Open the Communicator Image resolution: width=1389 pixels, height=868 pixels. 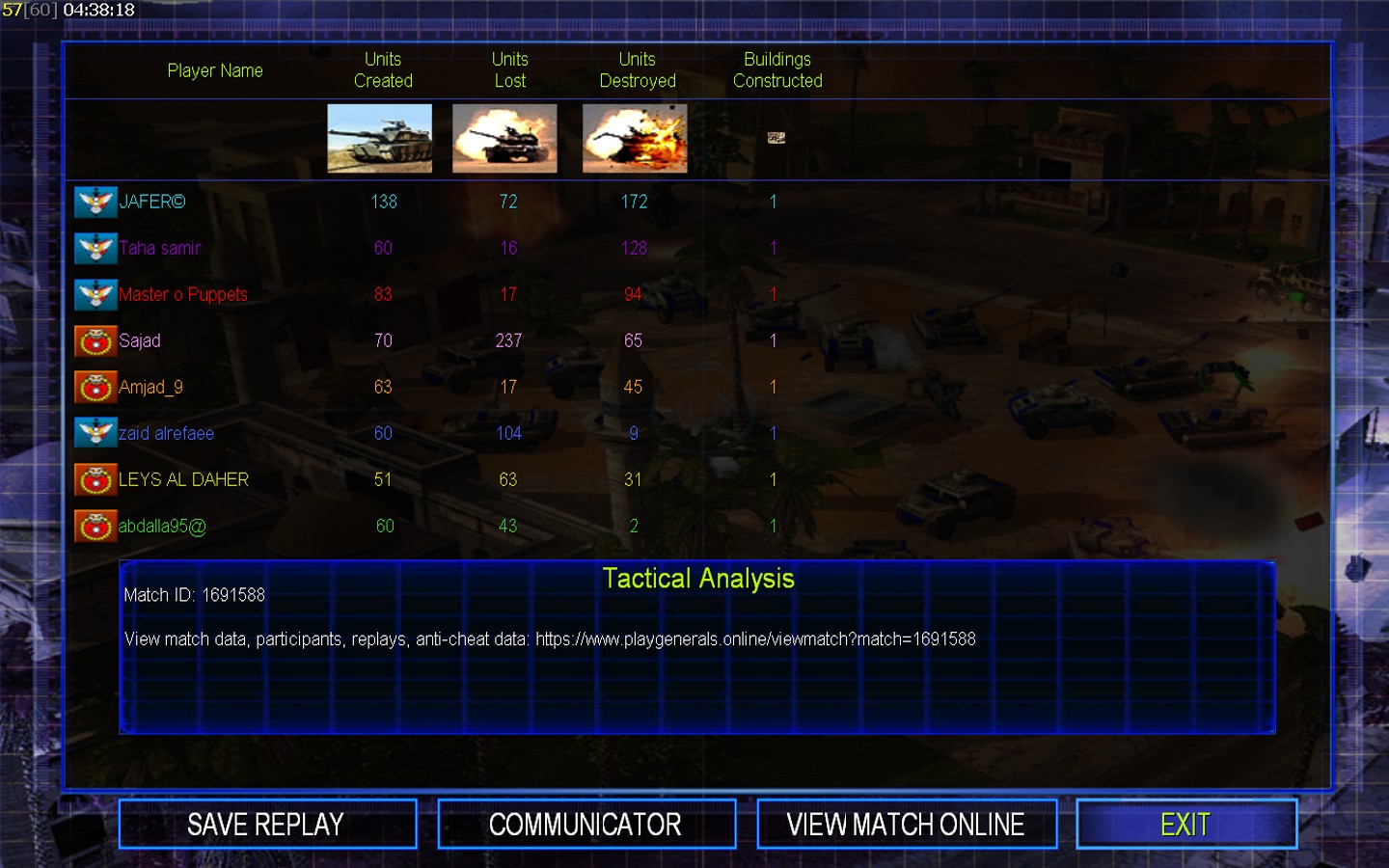click(x=586, y=825)
